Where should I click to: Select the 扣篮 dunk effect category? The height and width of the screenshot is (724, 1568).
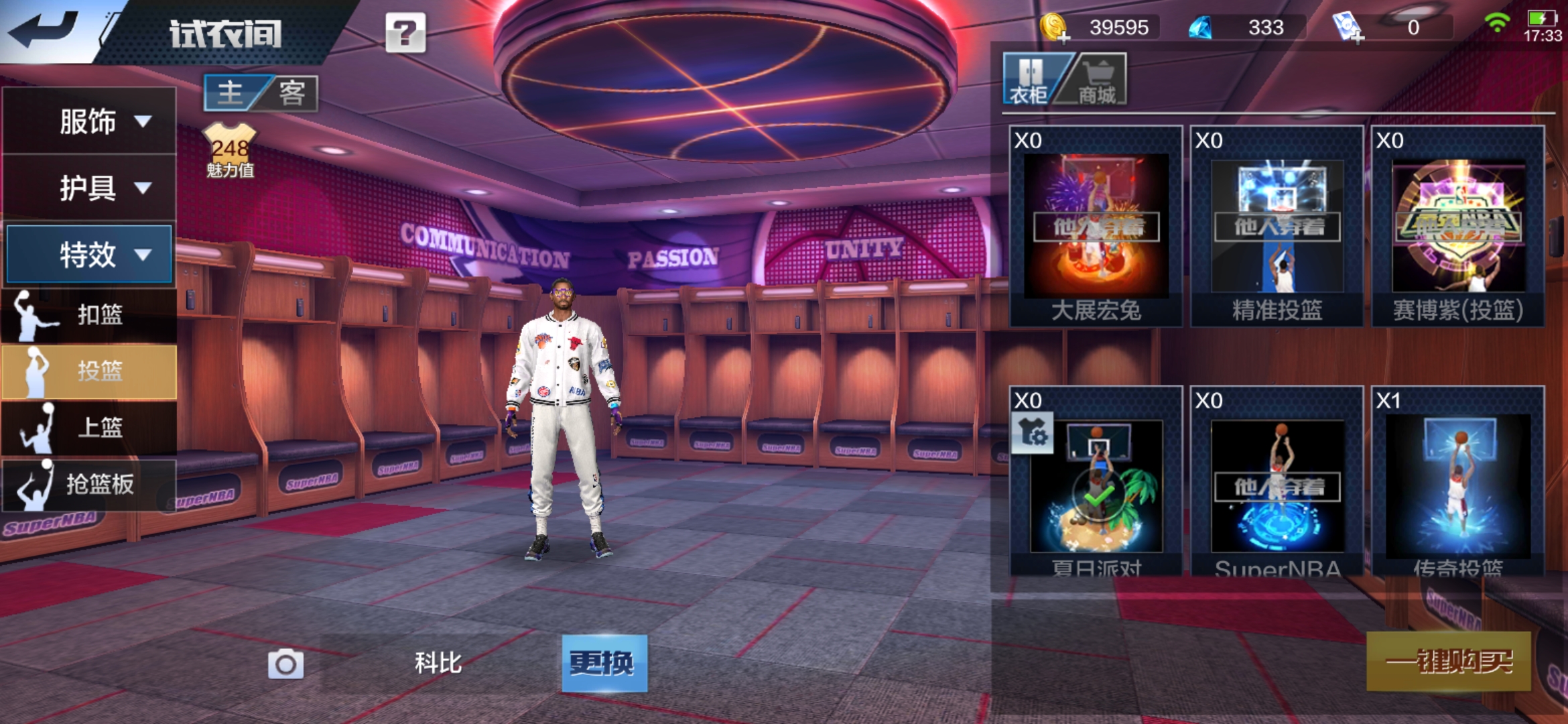90,314
